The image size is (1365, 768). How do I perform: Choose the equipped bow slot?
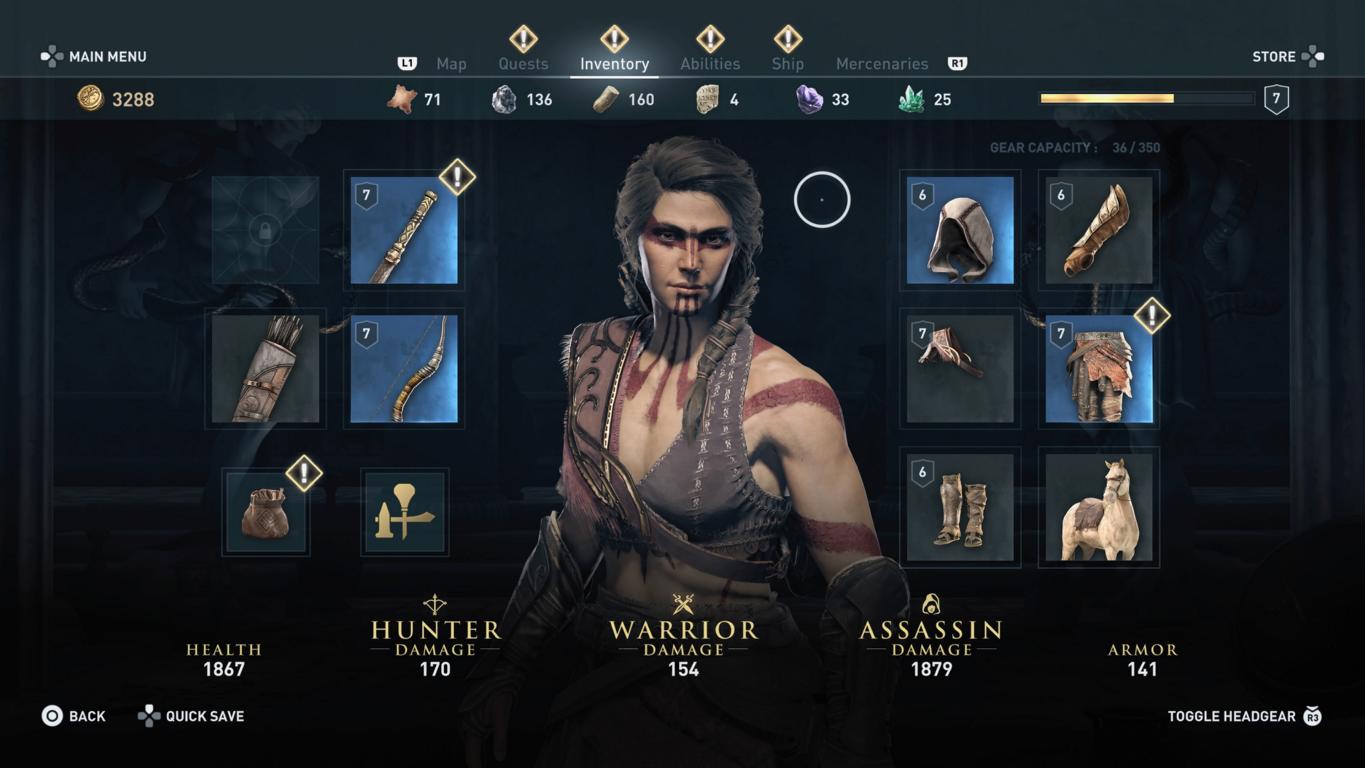tap(404, 369)
